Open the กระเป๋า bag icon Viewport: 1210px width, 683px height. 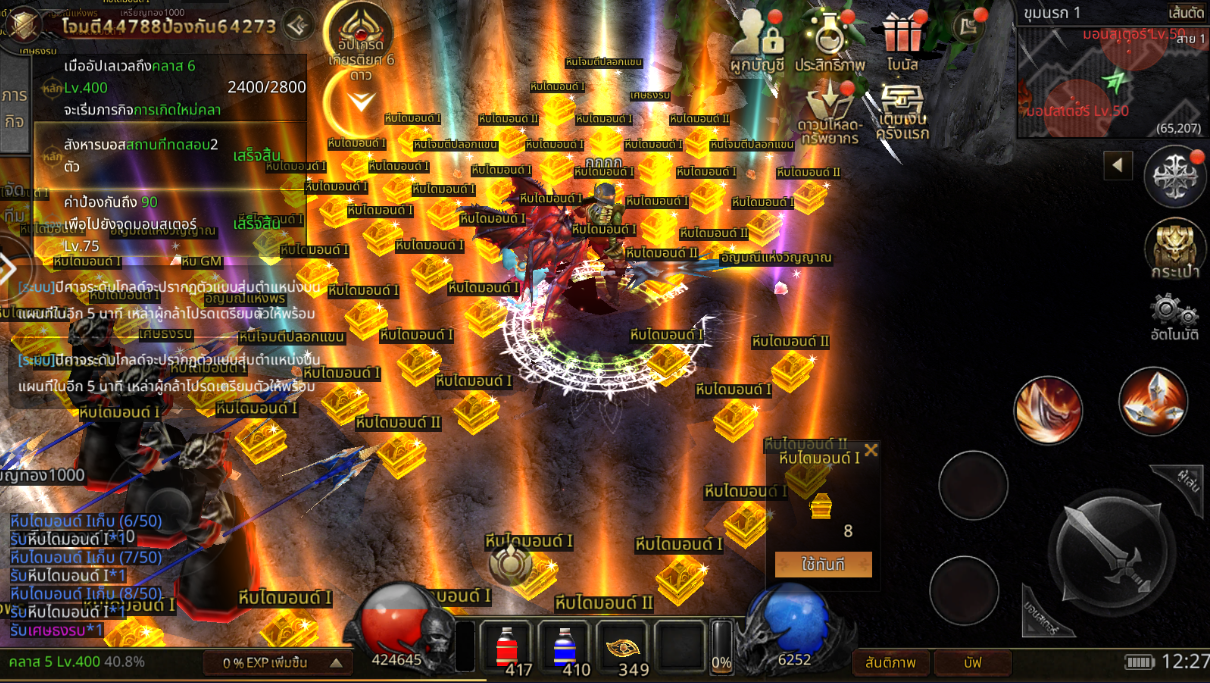pyautogui.click(x=1176, y=248)
